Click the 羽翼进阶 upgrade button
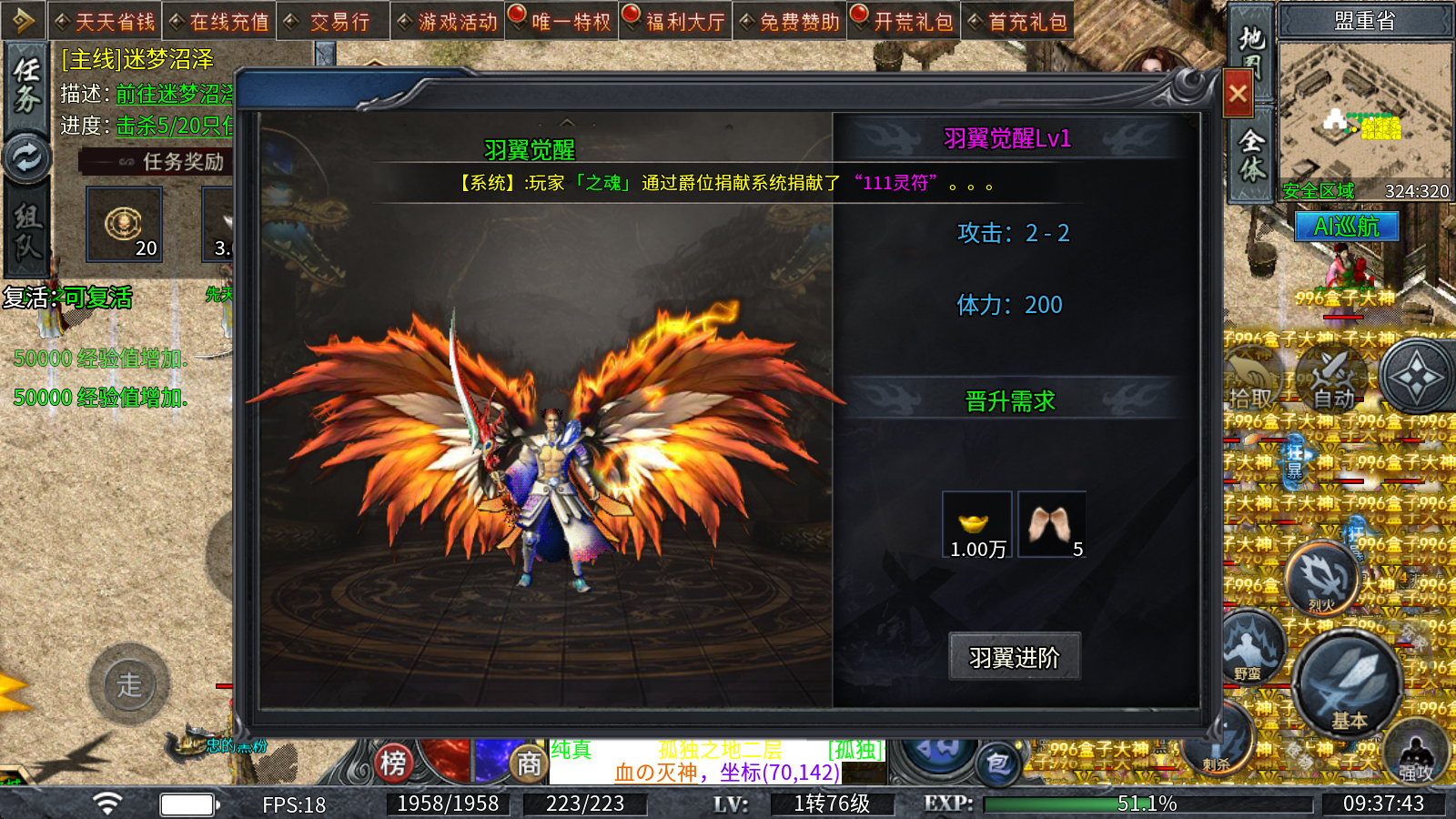The height and width of the screenshot is (819, 1456). pos(1015,656)
